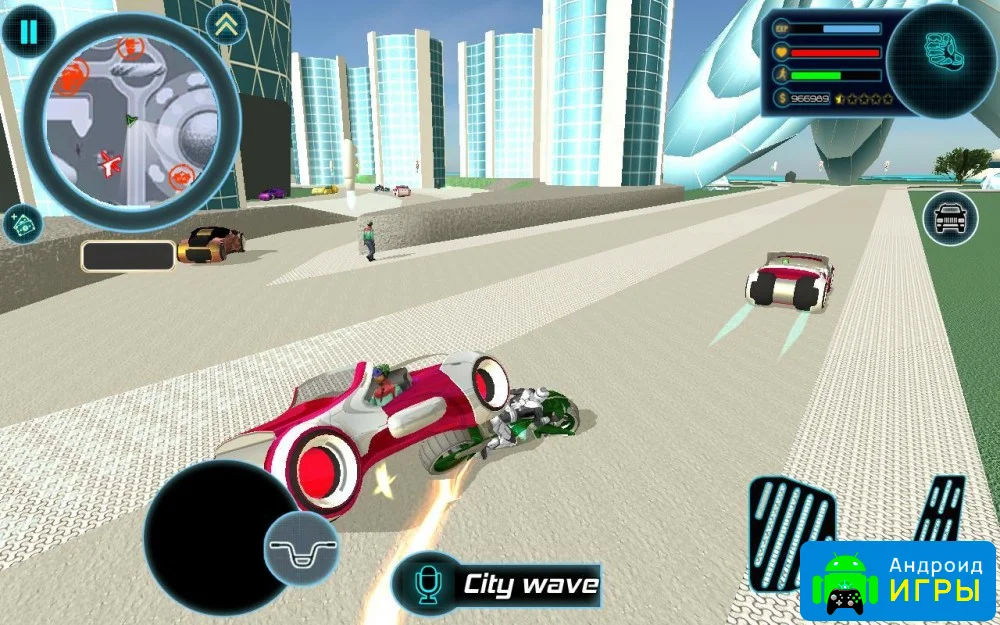
Task: Activate the handlebar steering button
Action: click(301, 549)
